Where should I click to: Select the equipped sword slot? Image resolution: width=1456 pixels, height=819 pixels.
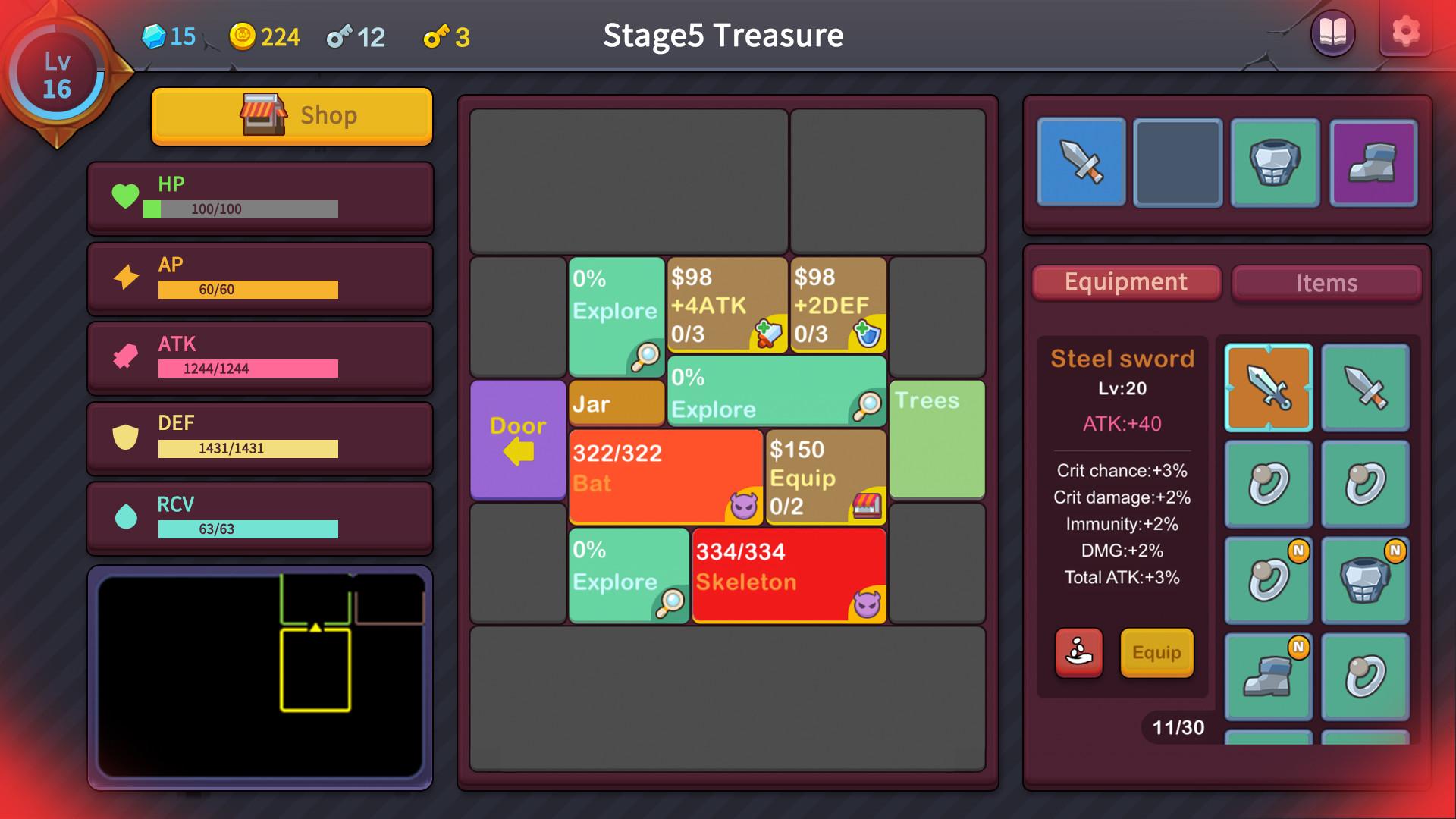point(1080,162)
